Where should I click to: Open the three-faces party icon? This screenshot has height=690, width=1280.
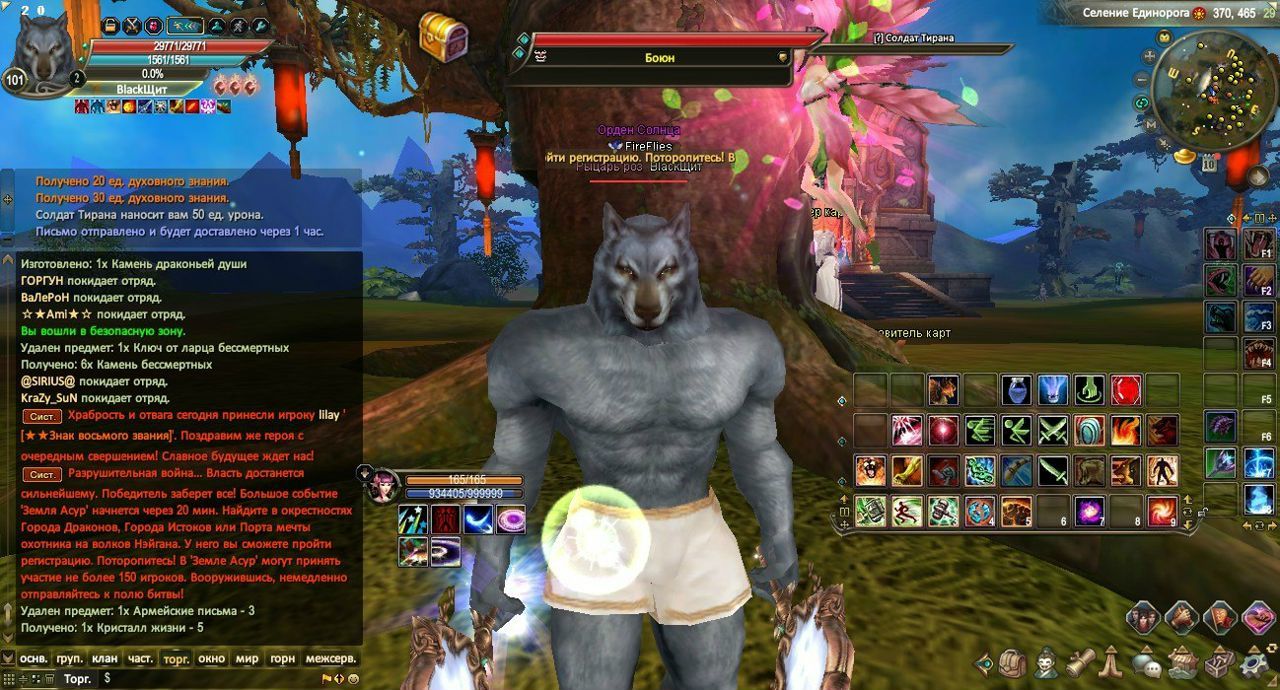pyautogui.click(x=1144, y=617)
